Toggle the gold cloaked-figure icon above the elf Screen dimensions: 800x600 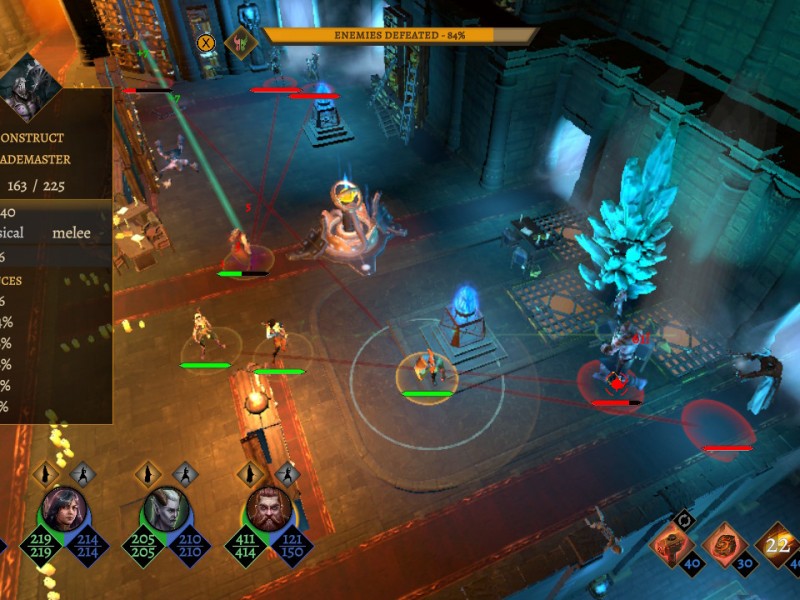(149, 473)
